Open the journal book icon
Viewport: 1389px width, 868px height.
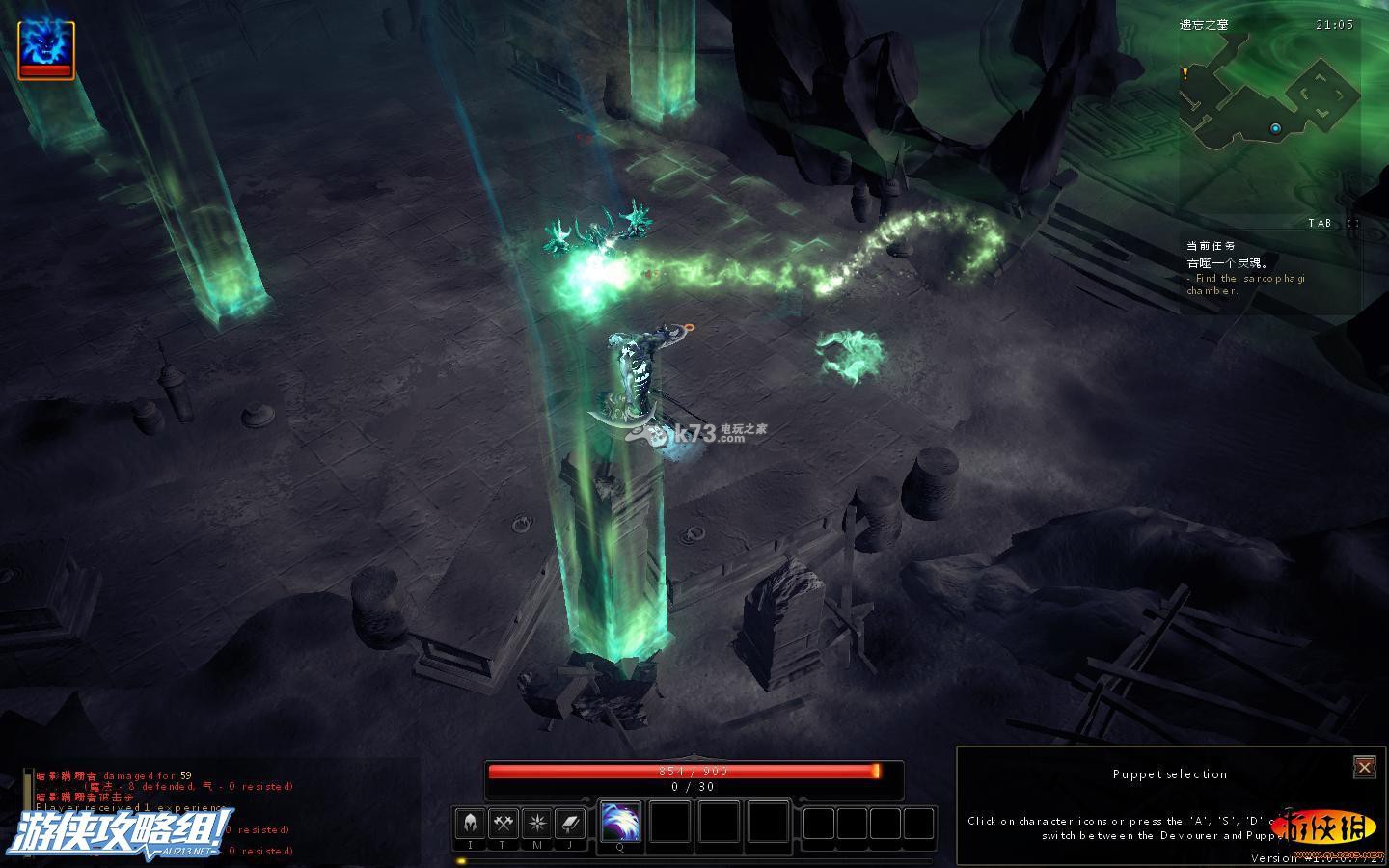(569, 823)
